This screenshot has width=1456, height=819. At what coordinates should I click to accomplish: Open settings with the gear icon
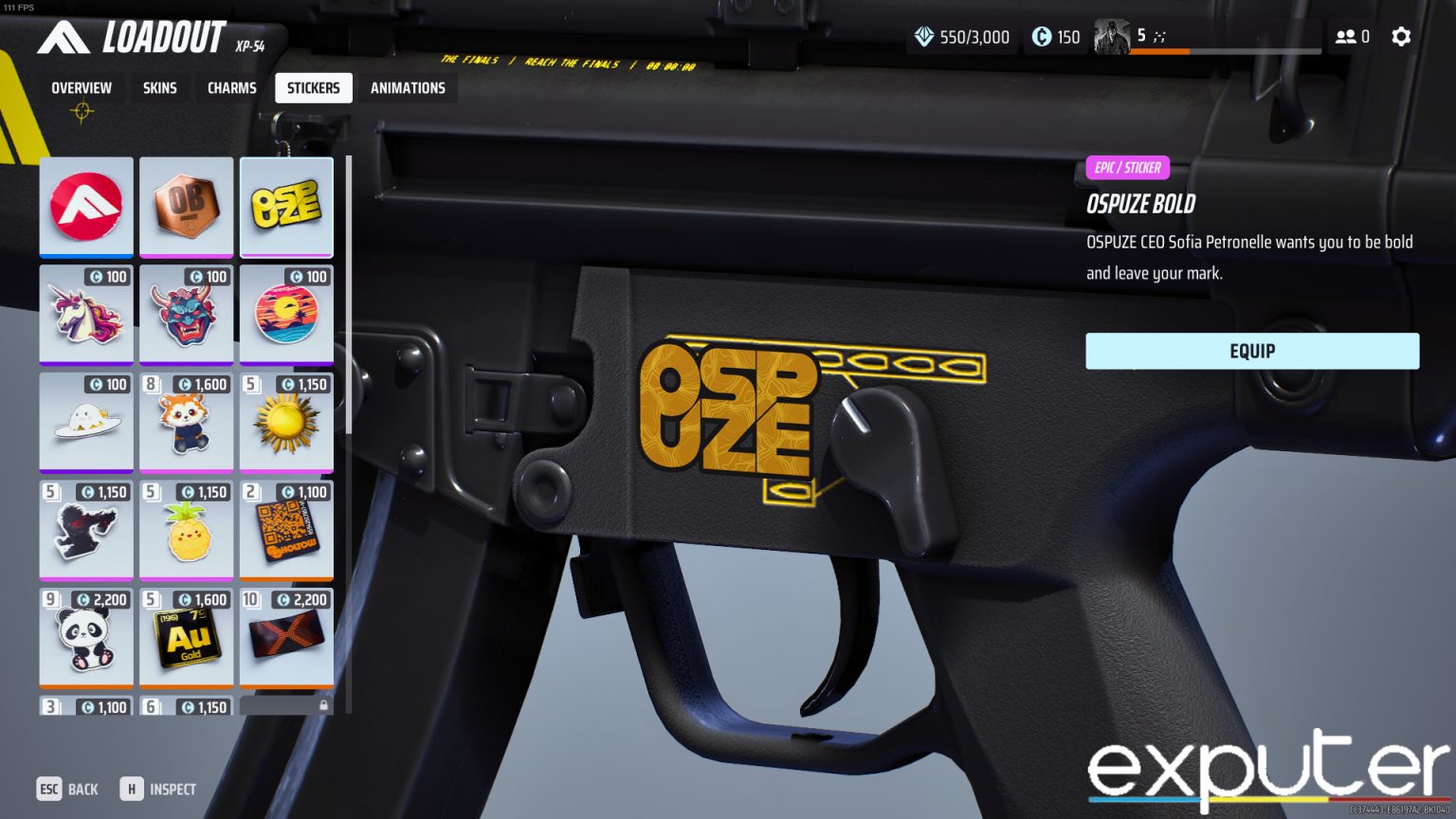tap(1401, 37)
